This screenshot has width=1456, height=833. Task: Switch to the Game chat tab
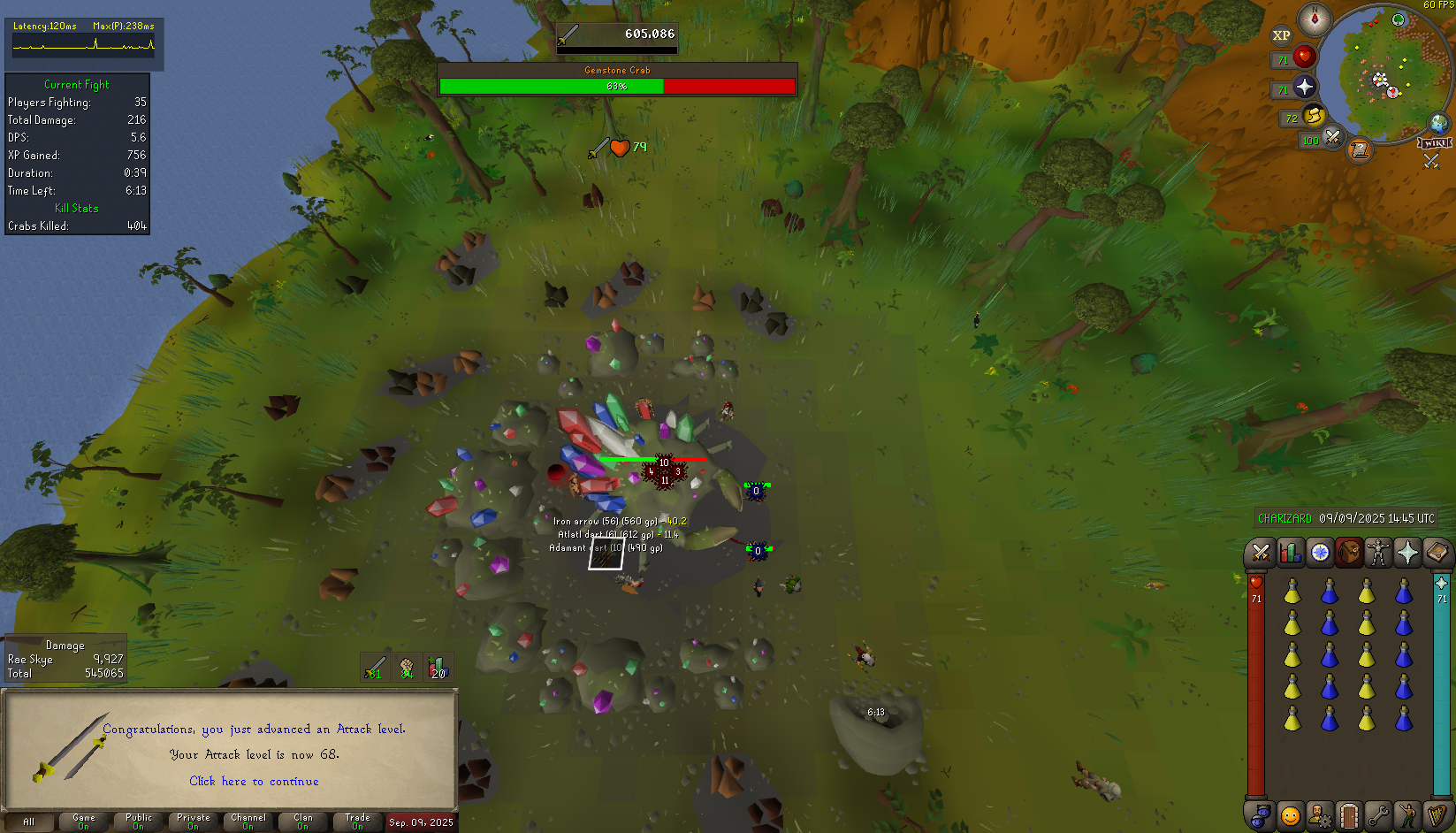[x=84, y=822]
